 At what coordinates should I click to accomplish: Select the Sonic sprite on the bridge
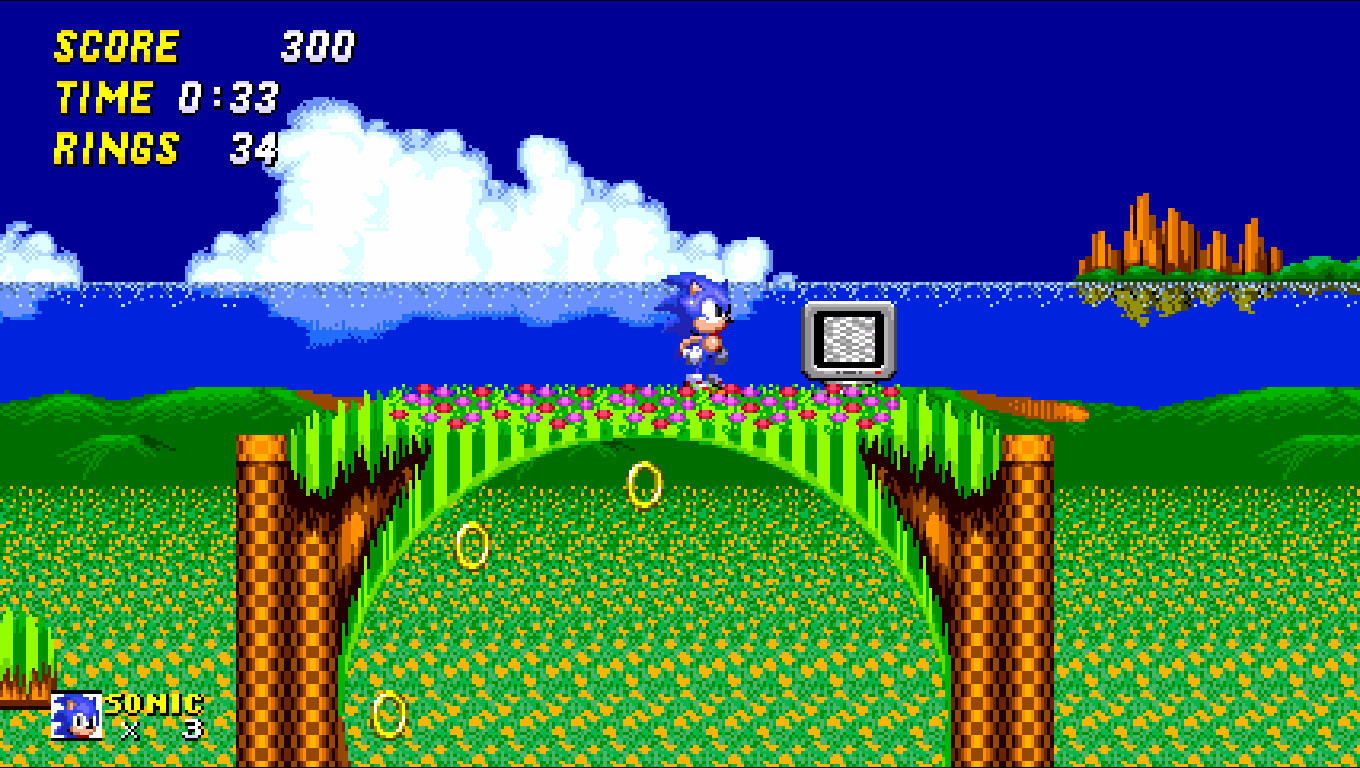[x=700, y=330]
